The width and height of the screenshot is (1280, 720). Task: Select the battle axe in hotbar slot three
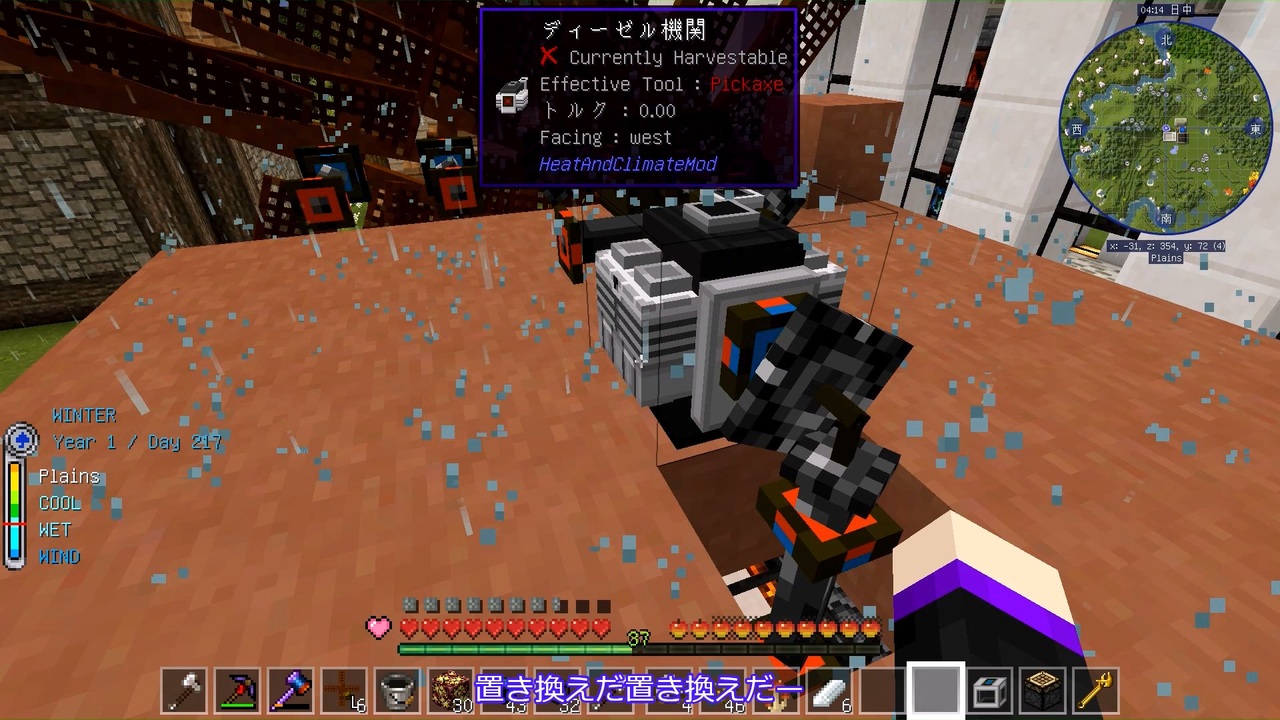290,688
